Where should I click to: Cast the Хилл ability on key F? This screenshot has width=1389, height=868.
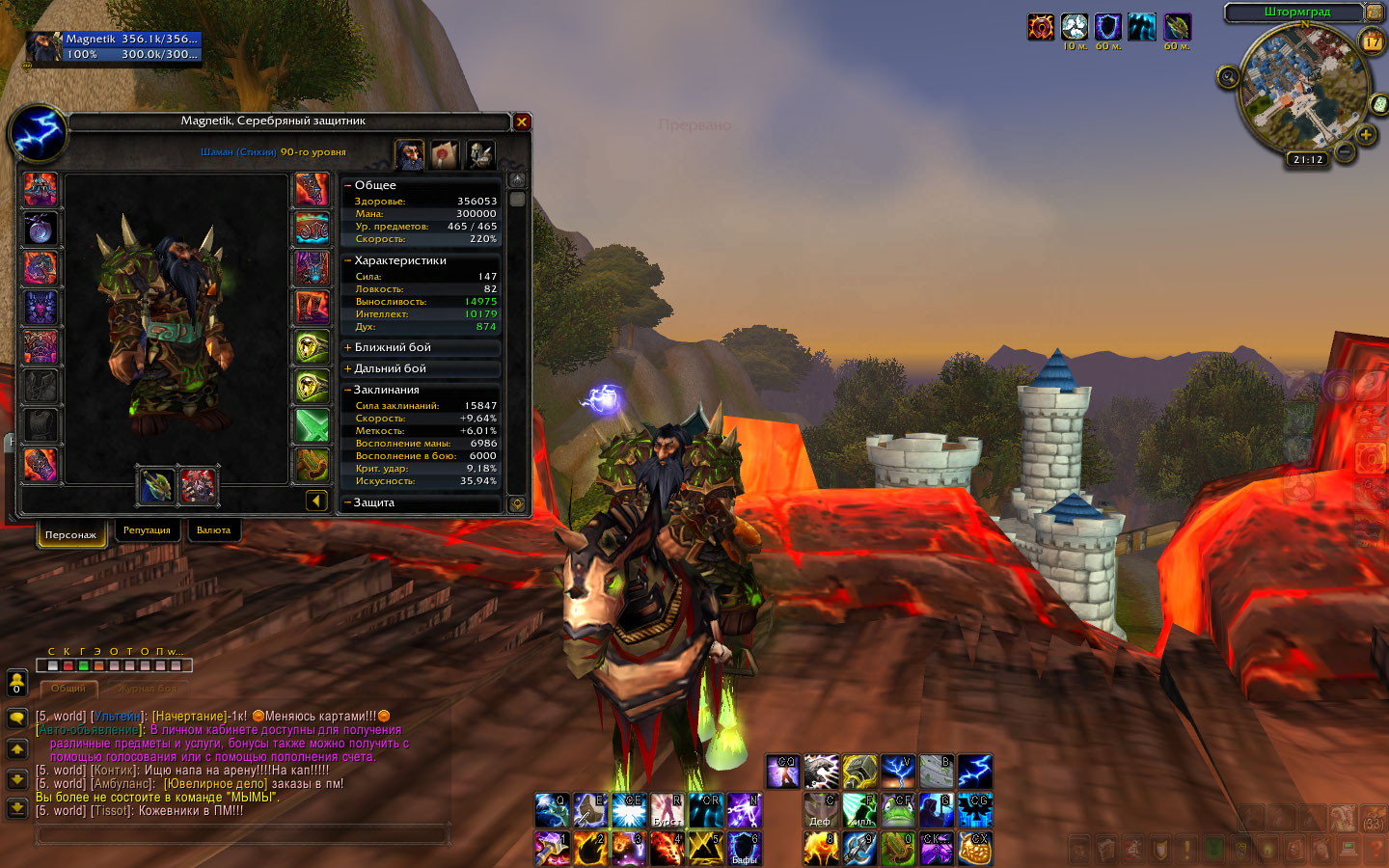pos(858,811)
